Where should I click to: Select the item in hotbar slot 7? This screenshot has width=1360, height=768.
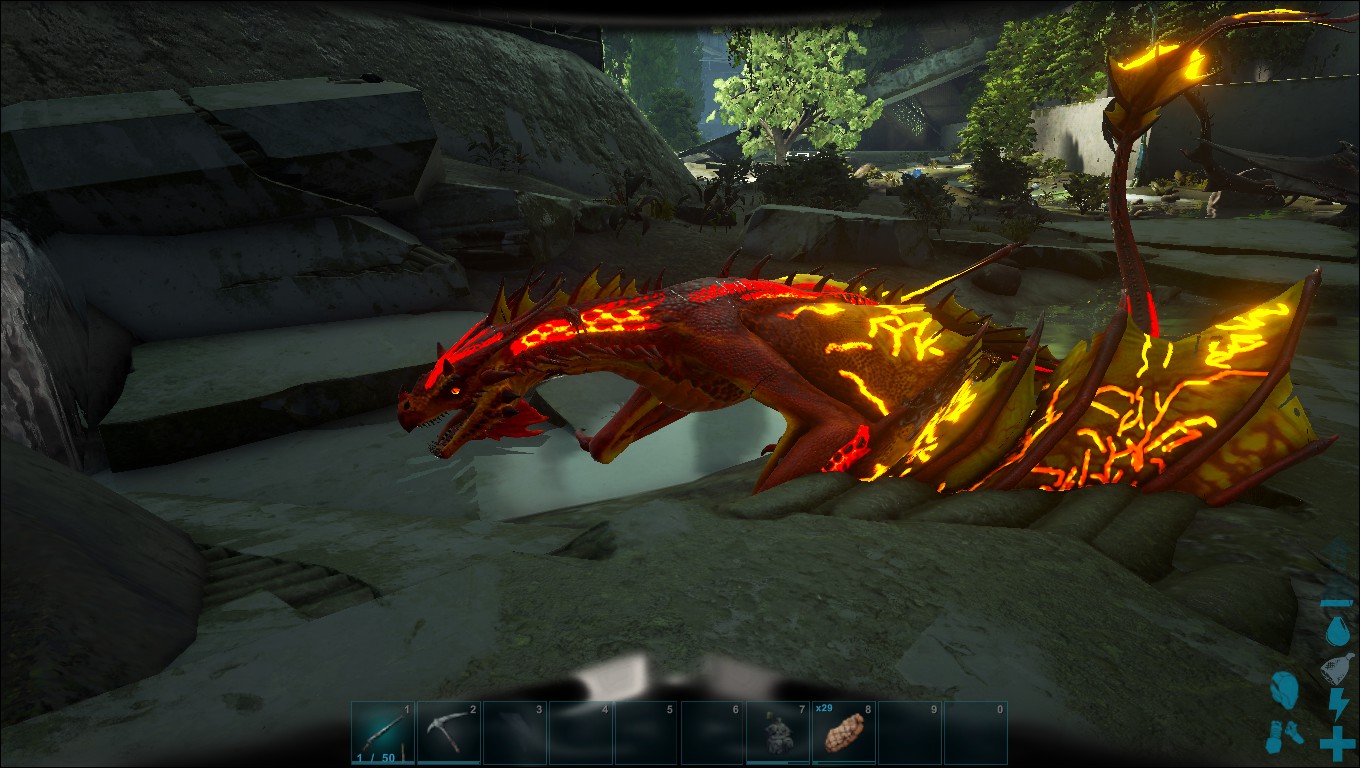tap(777, 733)
